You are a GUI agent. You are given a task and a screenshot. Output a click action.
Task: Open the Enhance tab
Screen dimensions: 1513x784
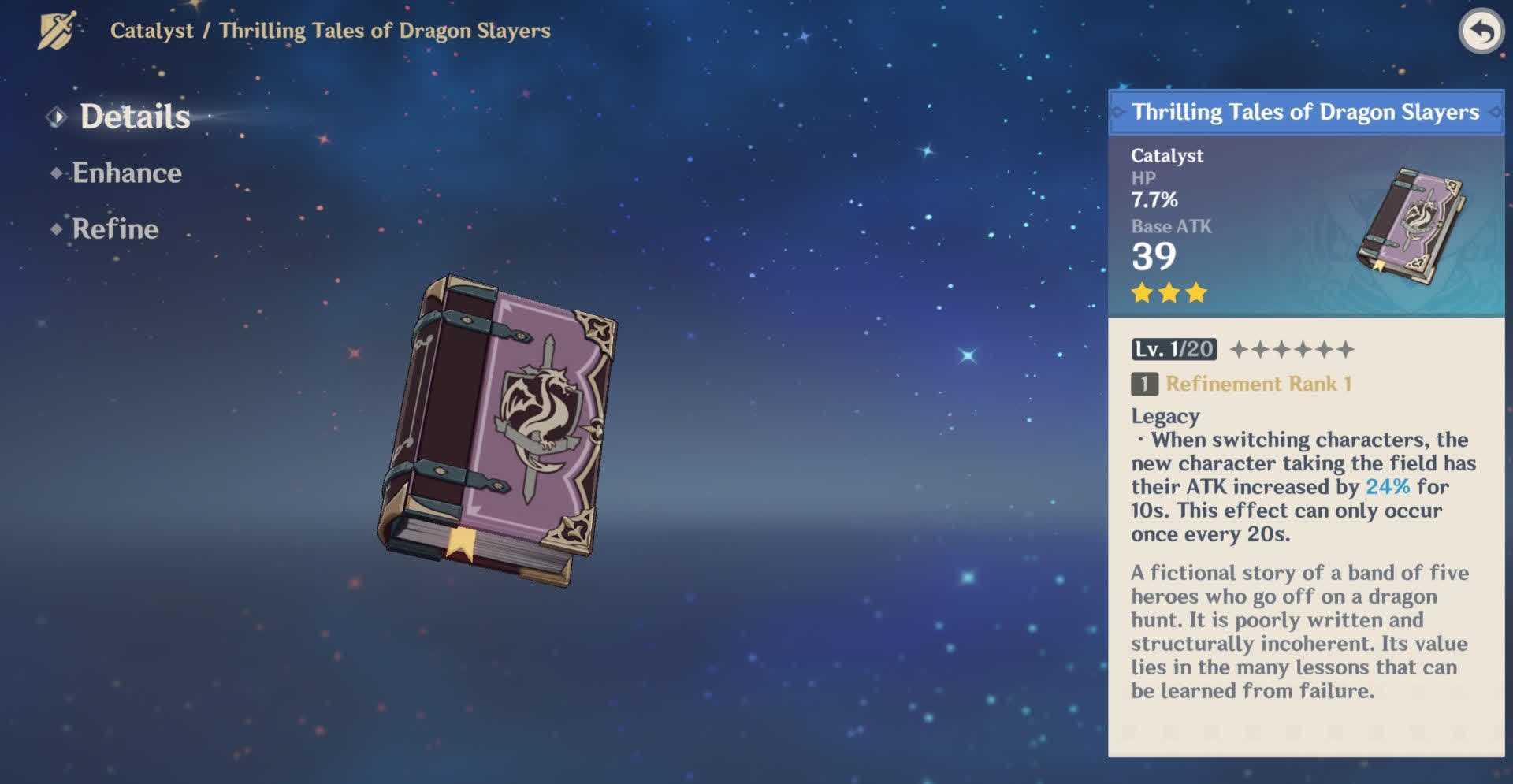coord(126,173)
